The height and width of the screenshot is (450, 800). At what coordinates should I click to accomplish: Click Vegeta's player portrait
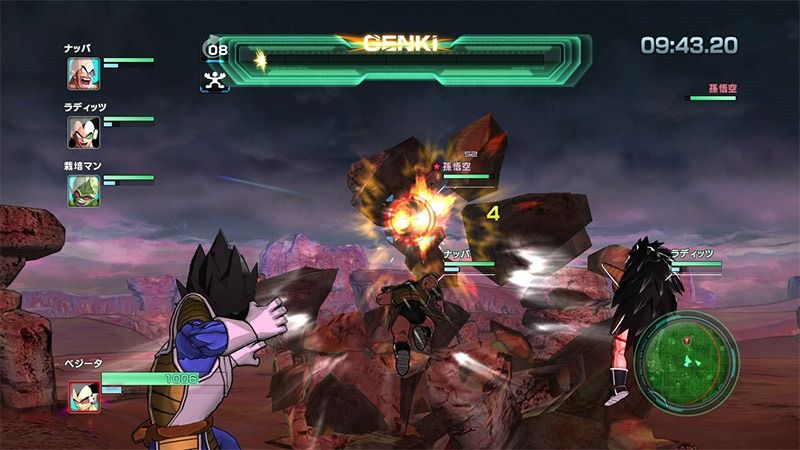(x=84, y=397)
